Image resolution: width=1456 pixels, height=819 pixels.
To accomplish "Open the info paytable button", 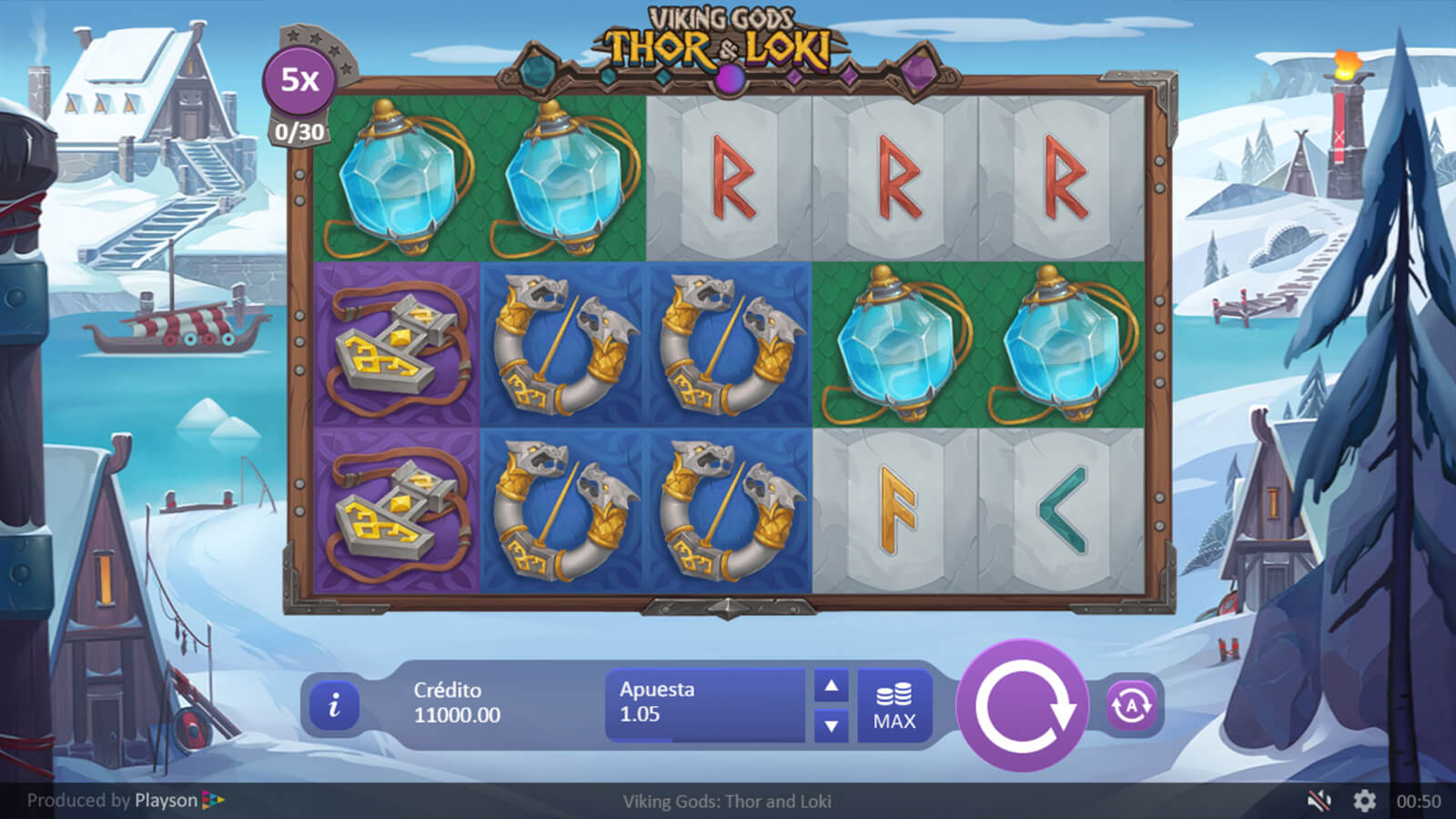I will tap(334, 704).
